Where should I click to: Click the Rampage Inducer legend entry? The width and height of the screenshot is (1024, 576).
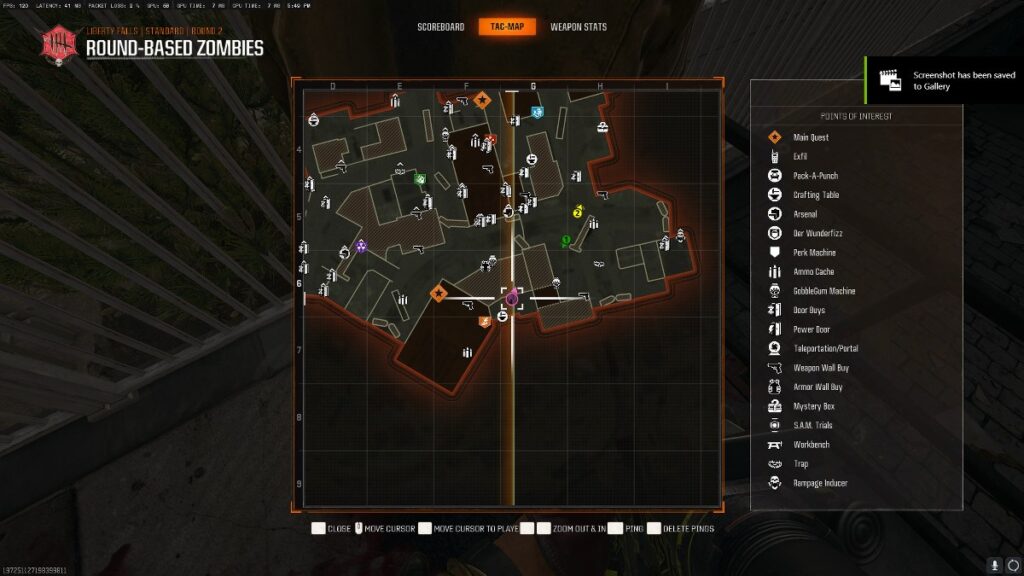point(820,483)
